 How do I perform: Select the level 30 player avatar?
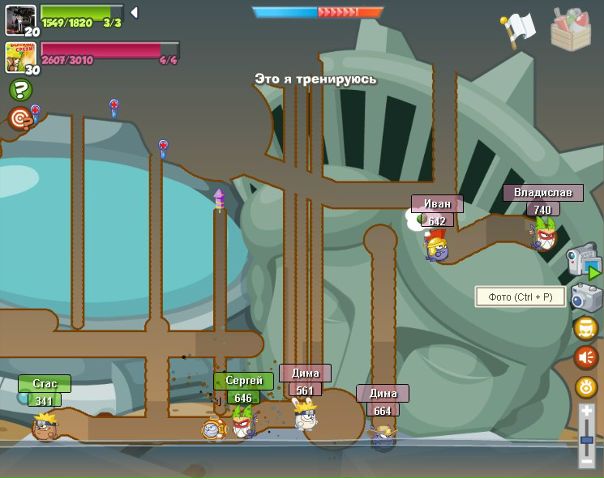[x=20, y=57]
